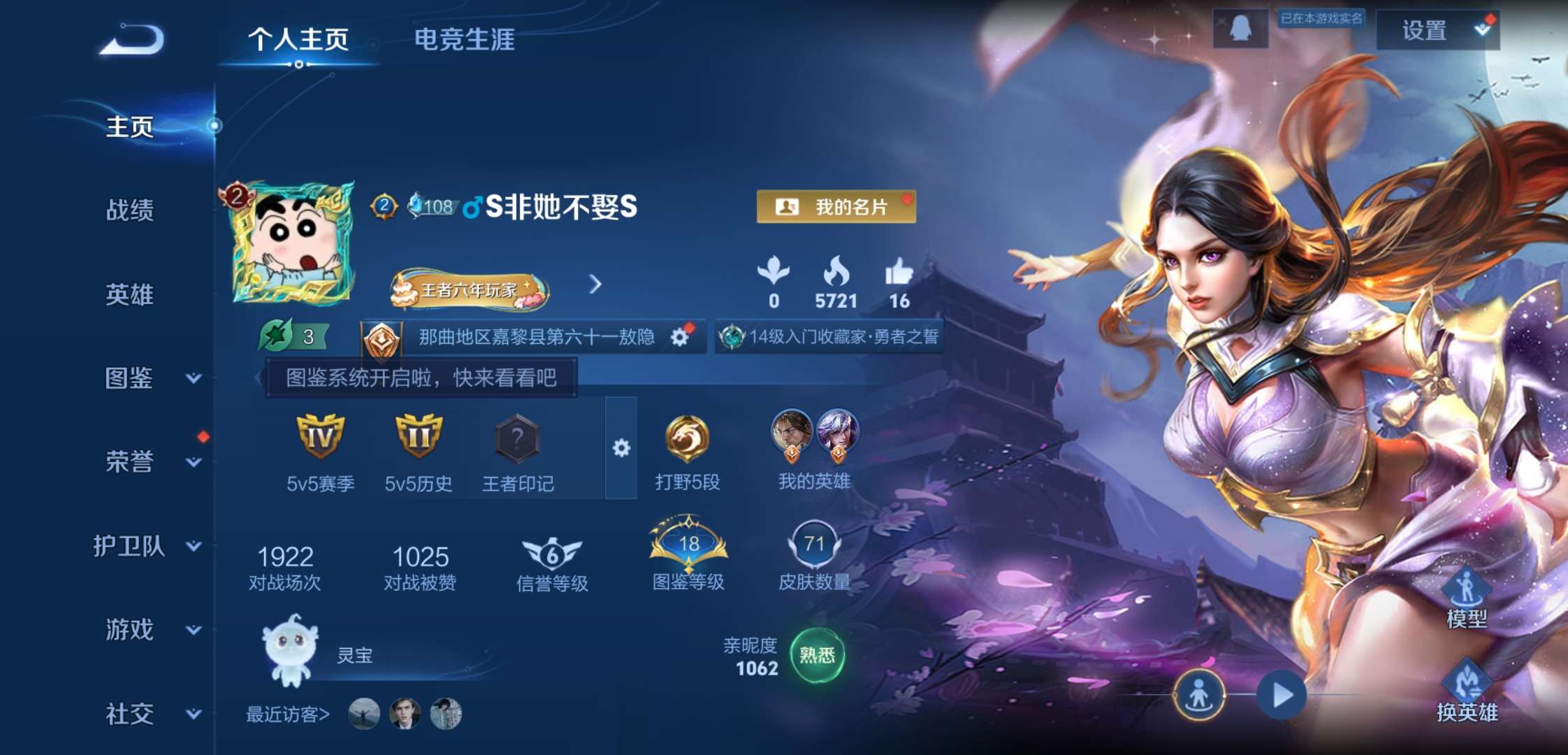Screen dimensions: 1568x755
Task: Open 王者六年玩家 badge details arrow
Action: (x=595, y=285)
